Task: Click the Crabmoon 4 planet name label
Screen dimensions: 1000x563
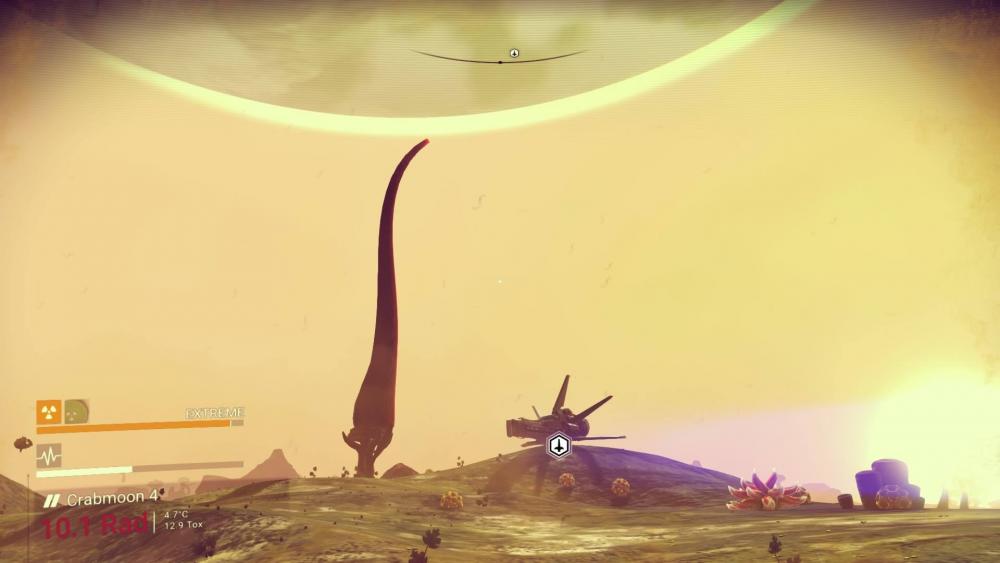Action: 112,498
